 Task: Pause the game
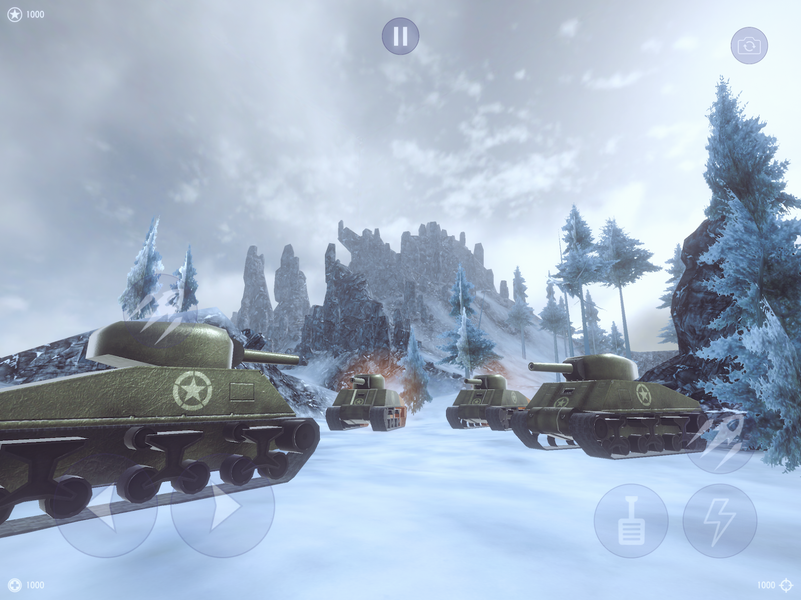click(400, 36)
